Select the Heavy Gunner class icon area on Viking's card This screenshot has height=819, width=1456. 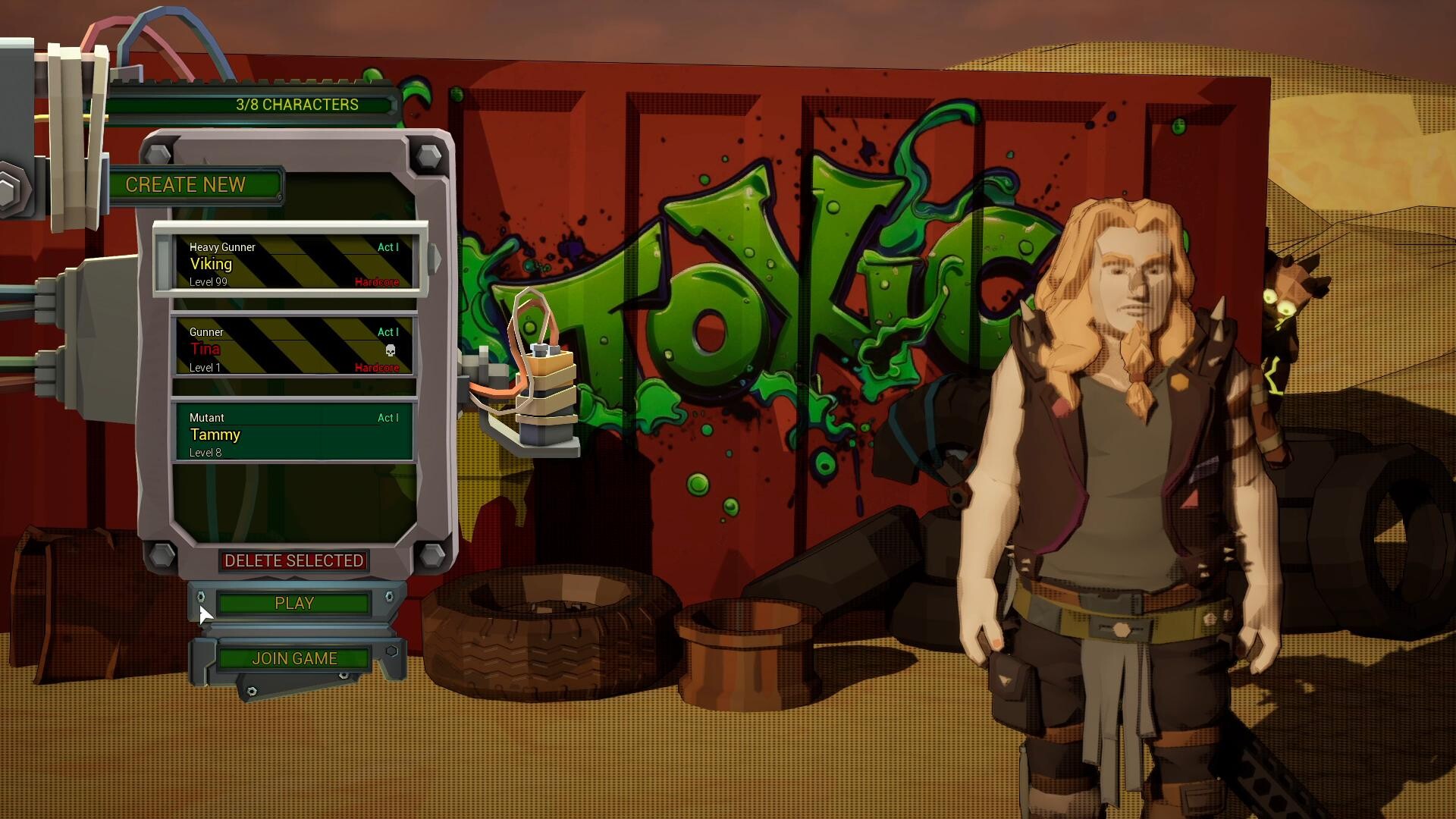click(222, 247)
